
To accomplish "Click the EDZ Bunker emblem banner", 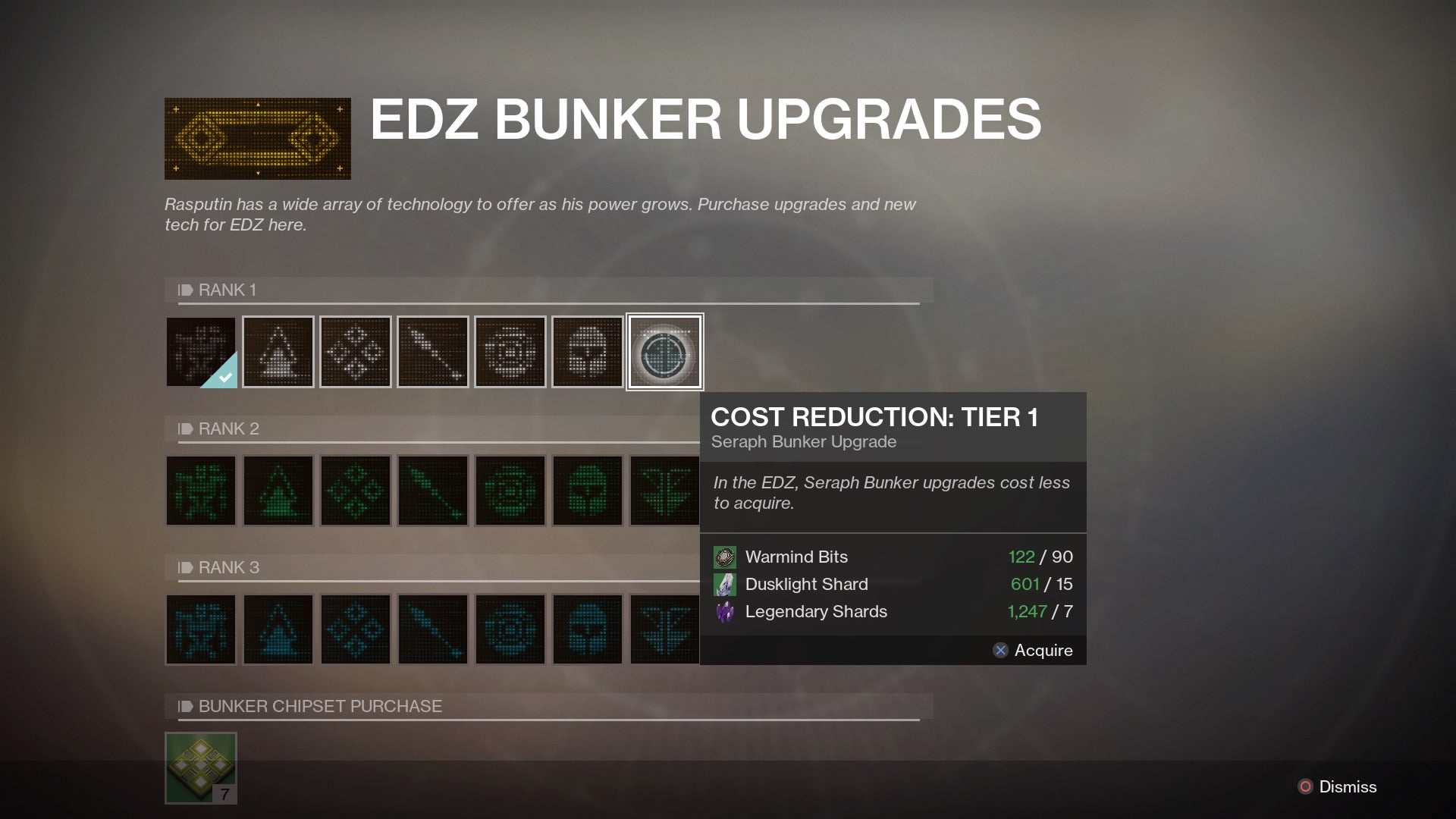I will point(258,139).
